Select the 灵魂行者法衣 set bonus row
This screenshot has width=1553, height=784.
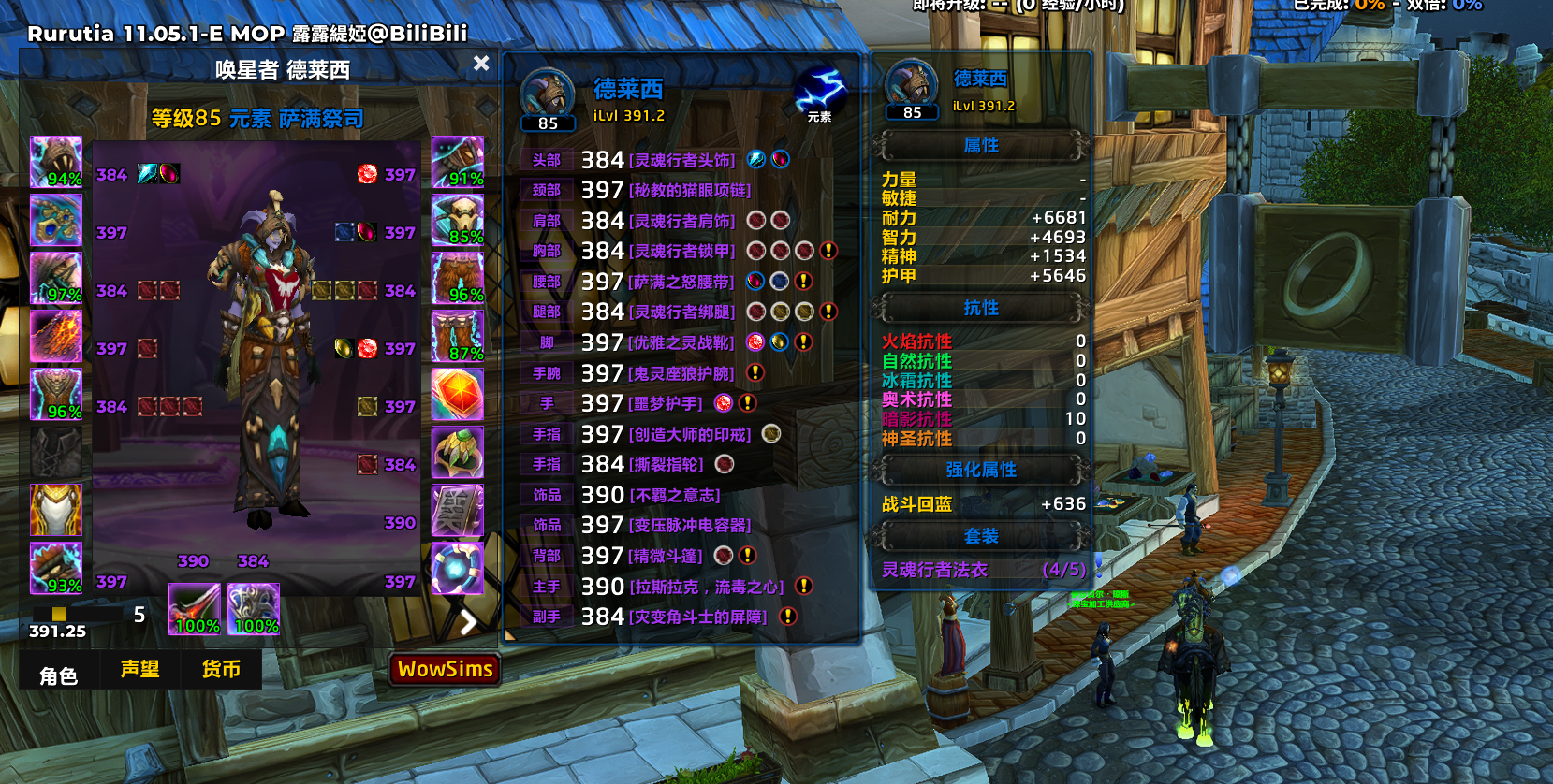point(983,570)
